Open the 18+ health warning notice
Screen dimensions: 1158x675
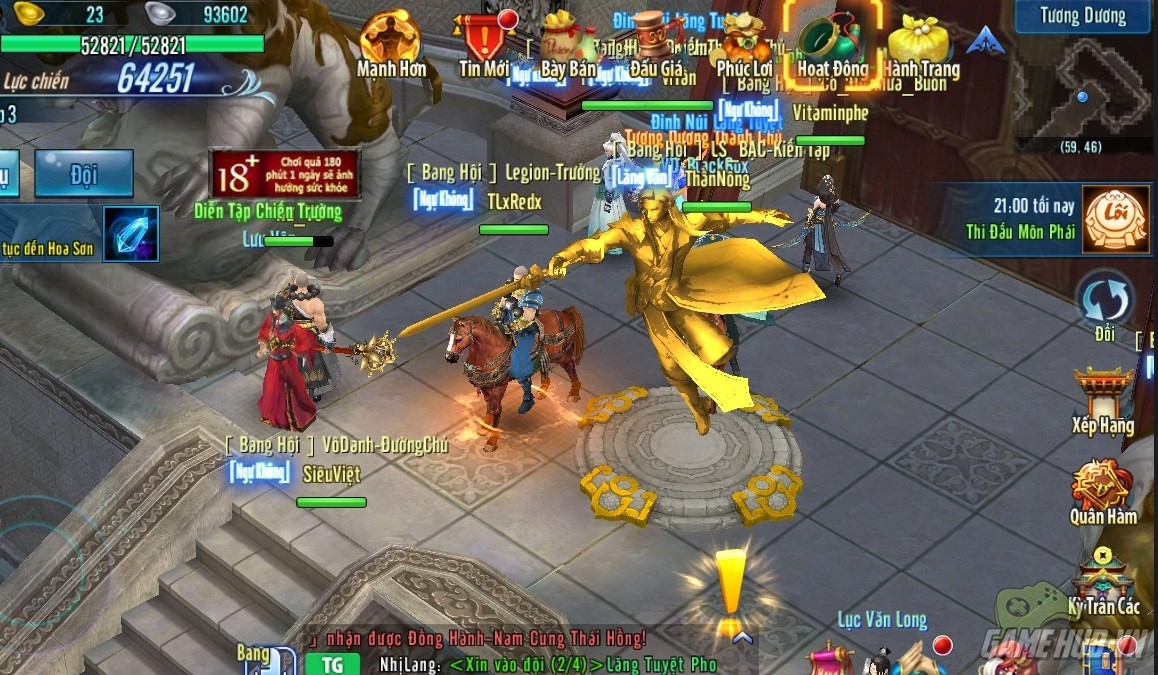pyautogui.click(x=284, y=175)
